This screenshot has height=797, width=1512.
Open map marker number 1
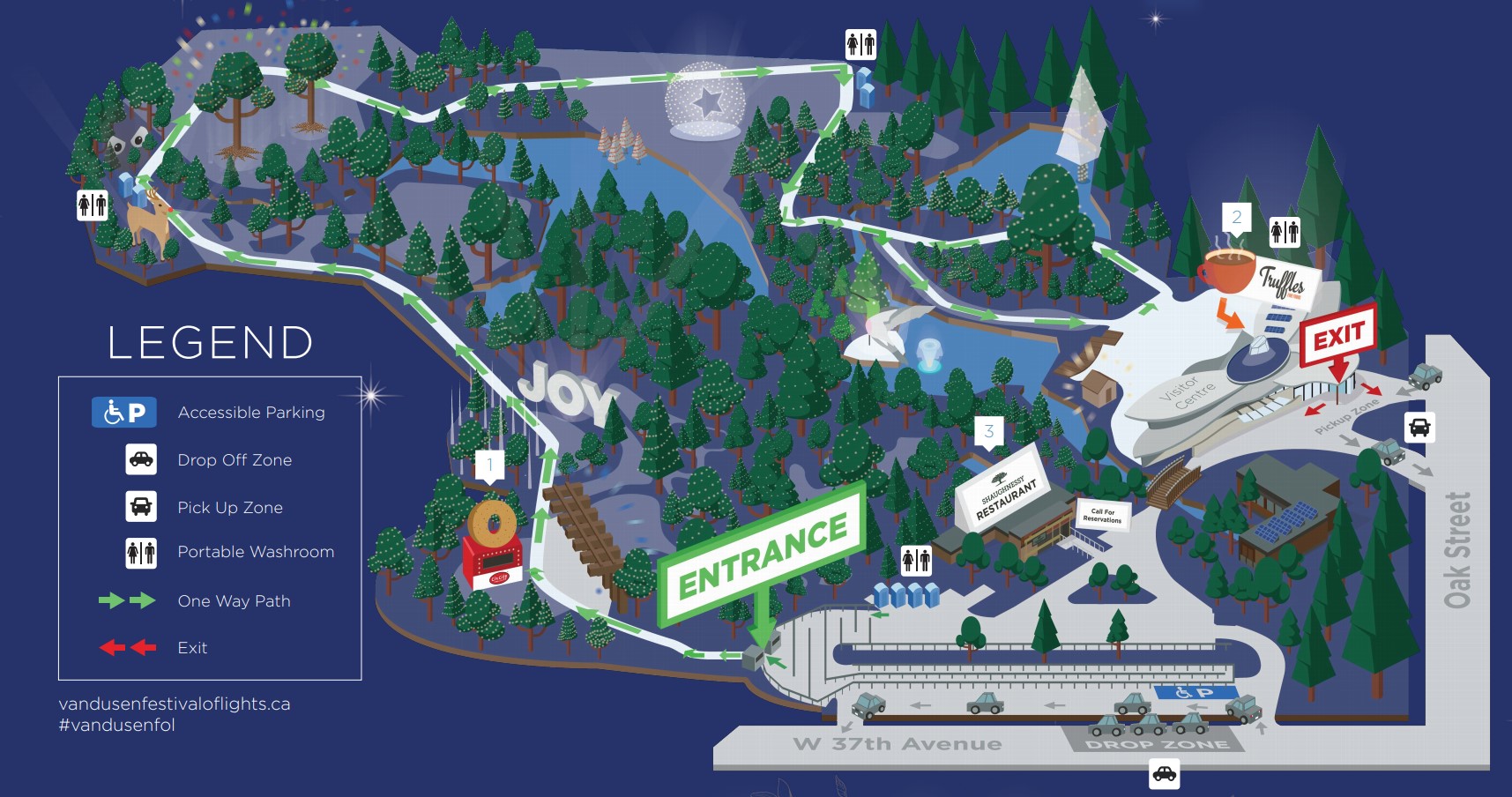click(489, 464)
